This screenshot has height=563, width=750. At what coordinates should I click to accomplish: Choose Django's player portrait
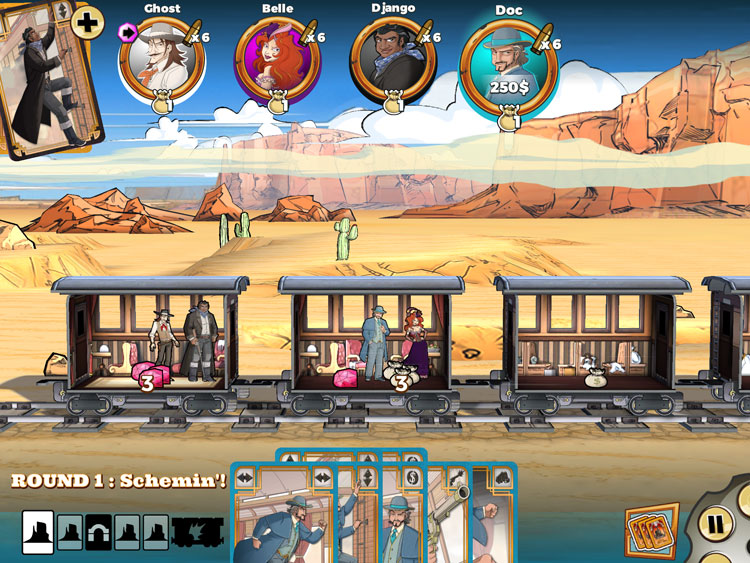coord(393,60)
